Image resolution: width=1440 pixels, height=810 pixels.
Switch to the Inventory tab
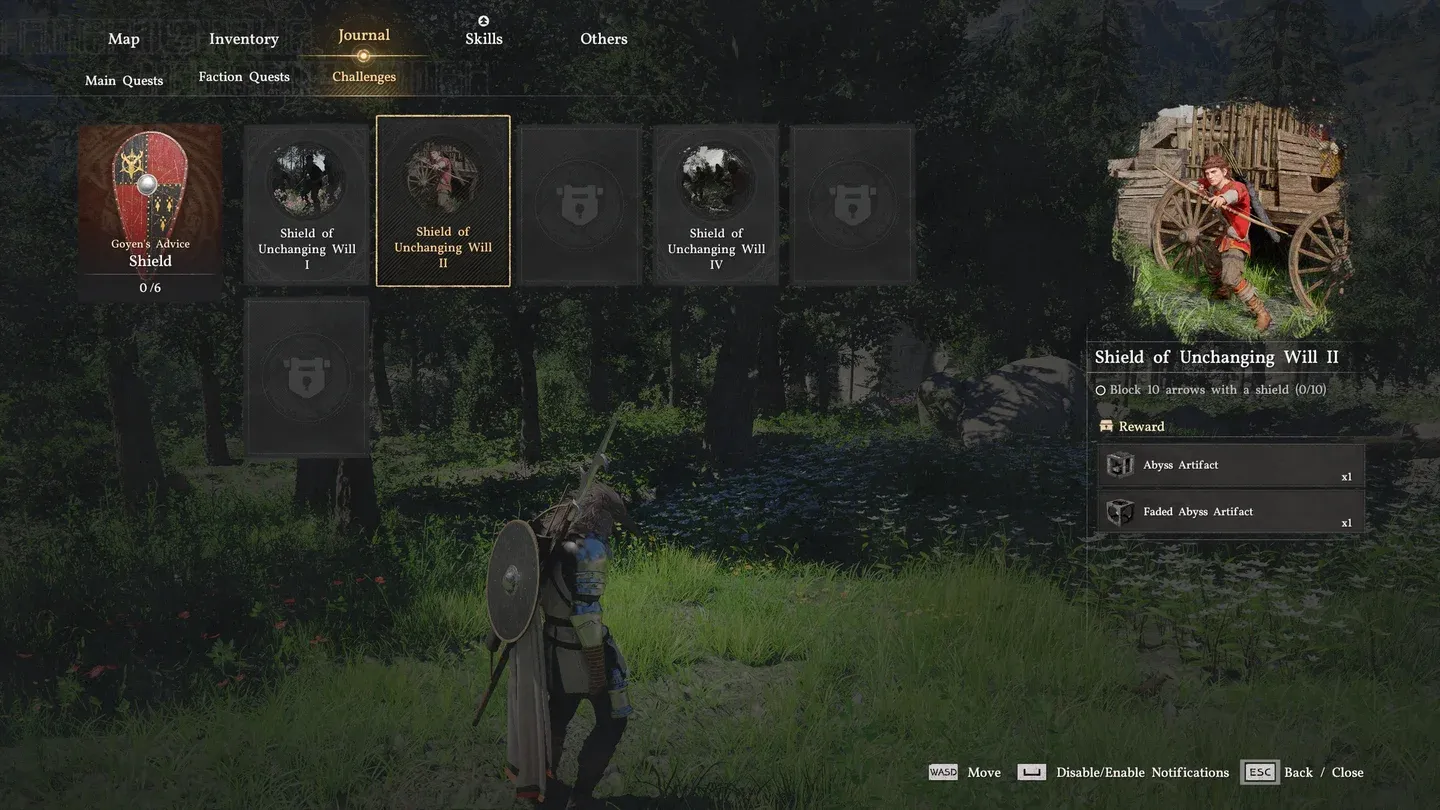point(243,39)
